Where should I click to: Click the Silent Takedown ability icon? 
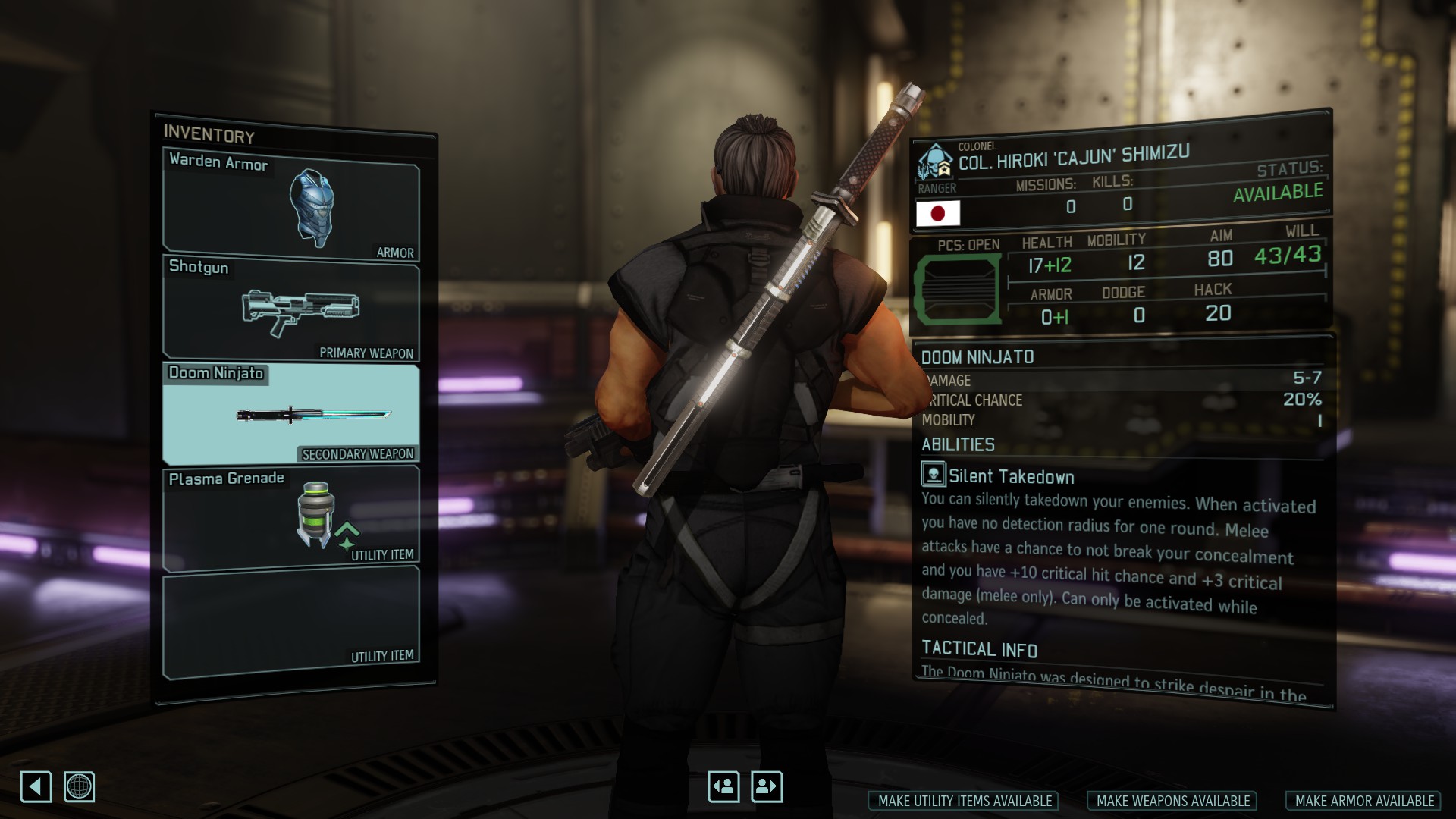point(933,474)
